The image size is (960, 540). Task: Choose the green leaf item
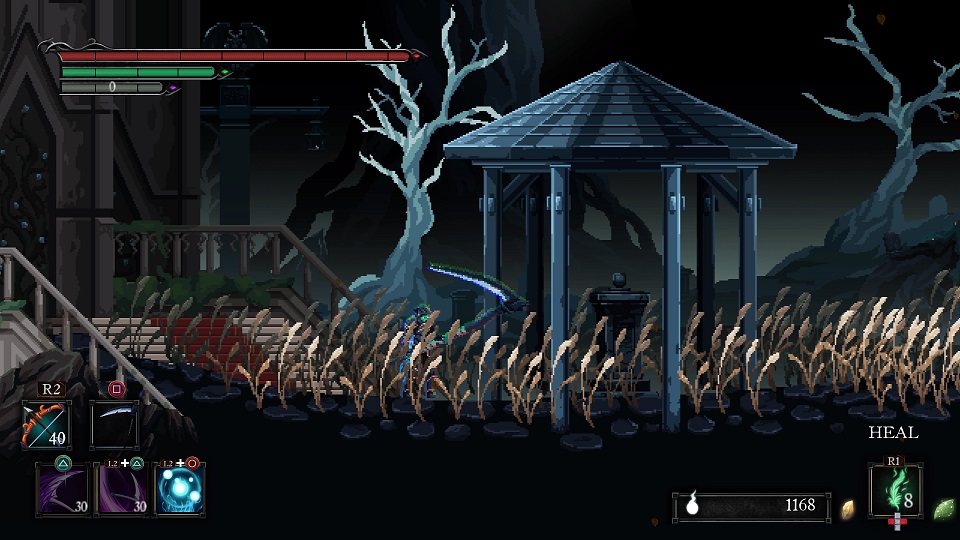942,508
